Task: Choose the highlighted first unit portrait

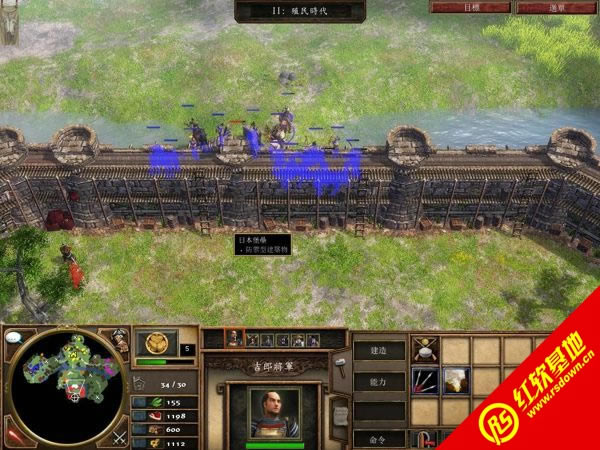Action: [233, 340]
